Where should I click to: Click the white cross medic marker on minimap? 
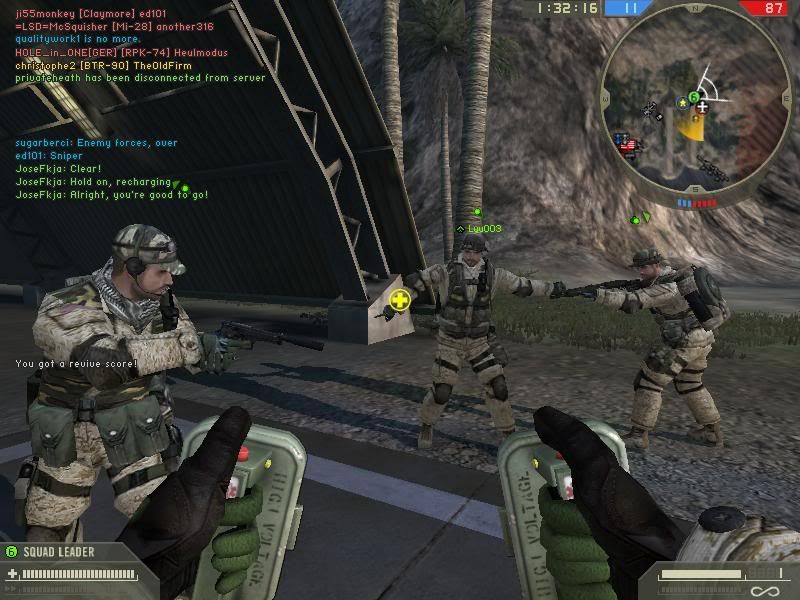pyautogui.click(x=704, y=105)
